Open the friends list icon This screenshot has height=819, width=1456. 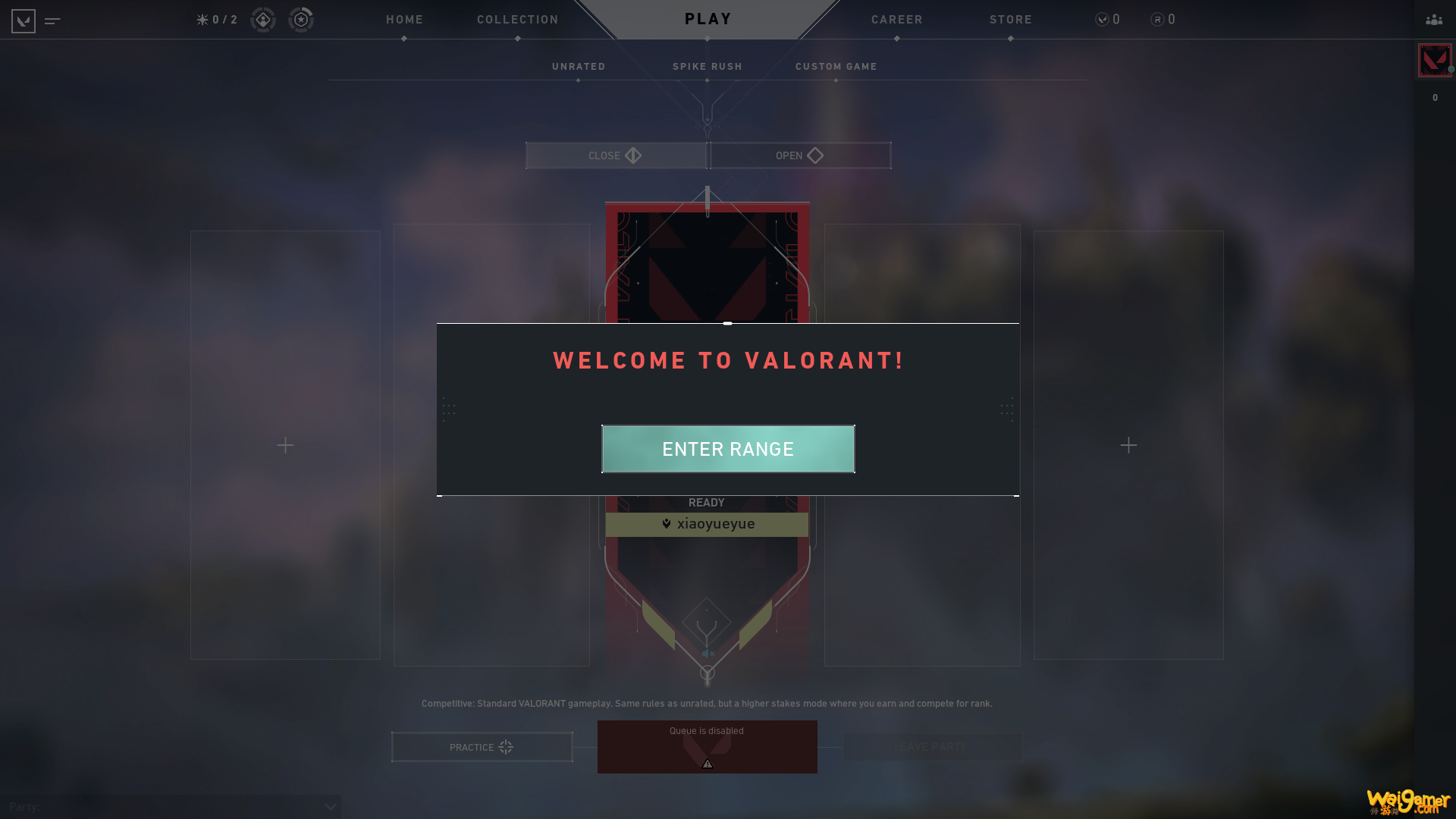[x=1433, y=20]
